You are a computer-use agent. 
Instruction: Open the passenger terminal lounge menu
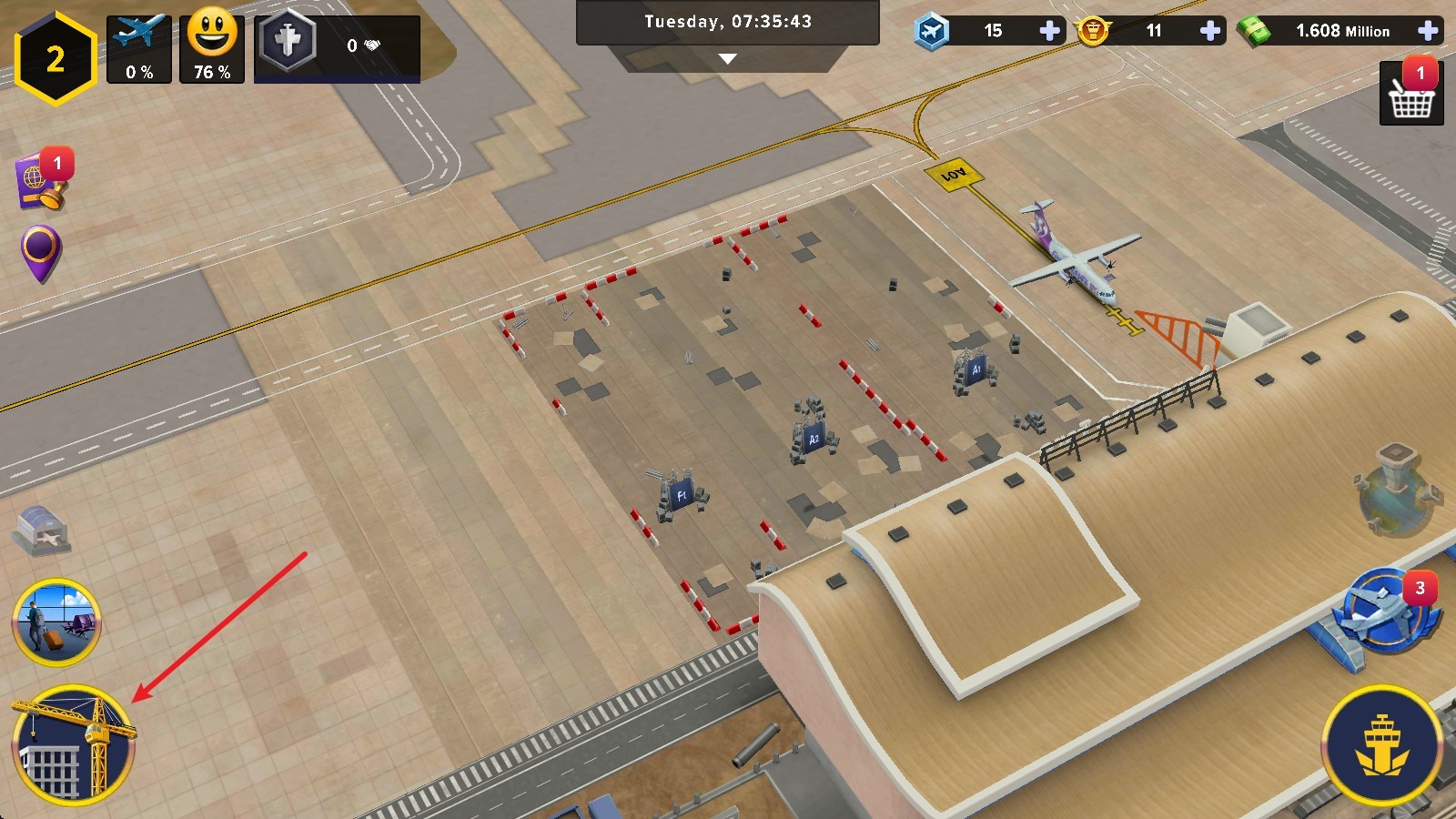(56, 622)
